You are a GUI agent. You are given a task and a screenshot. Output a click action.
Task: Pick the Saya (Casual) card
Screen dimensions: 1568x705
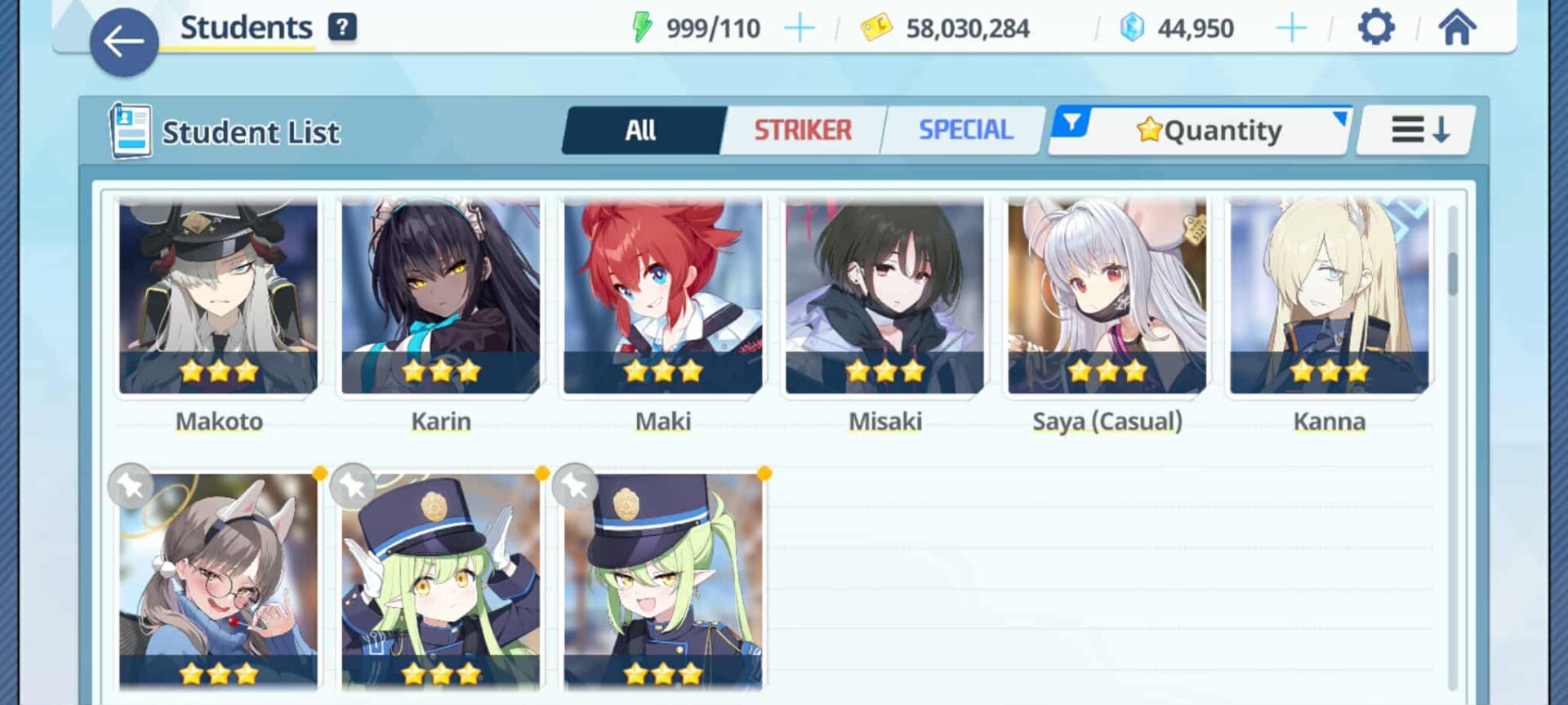[1107, 296]
